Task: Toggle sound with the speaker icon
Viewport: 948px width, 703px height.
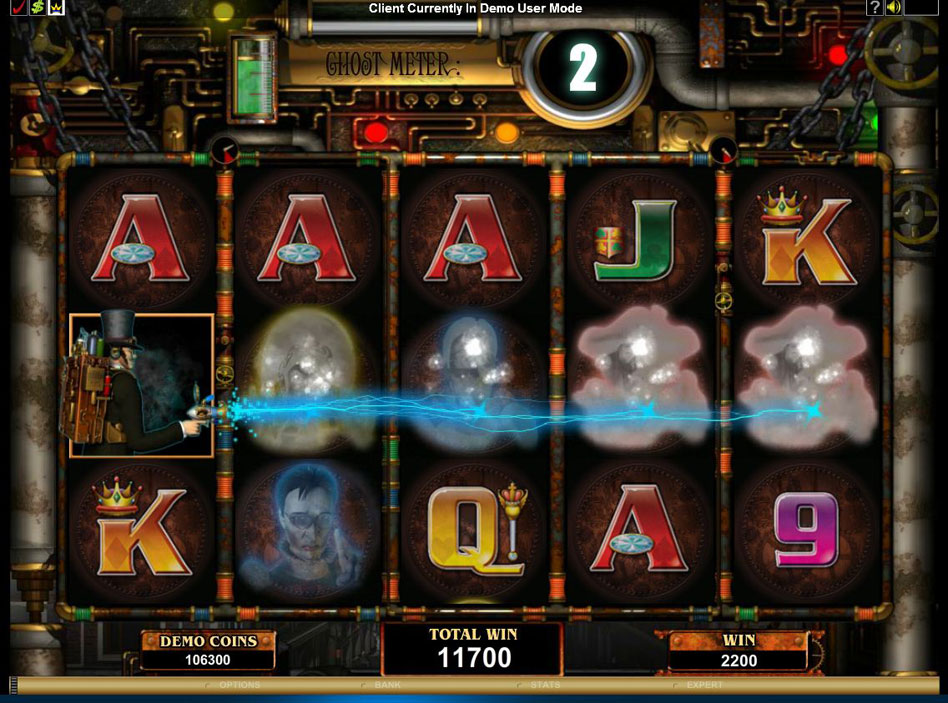Action: click(893, 8)
